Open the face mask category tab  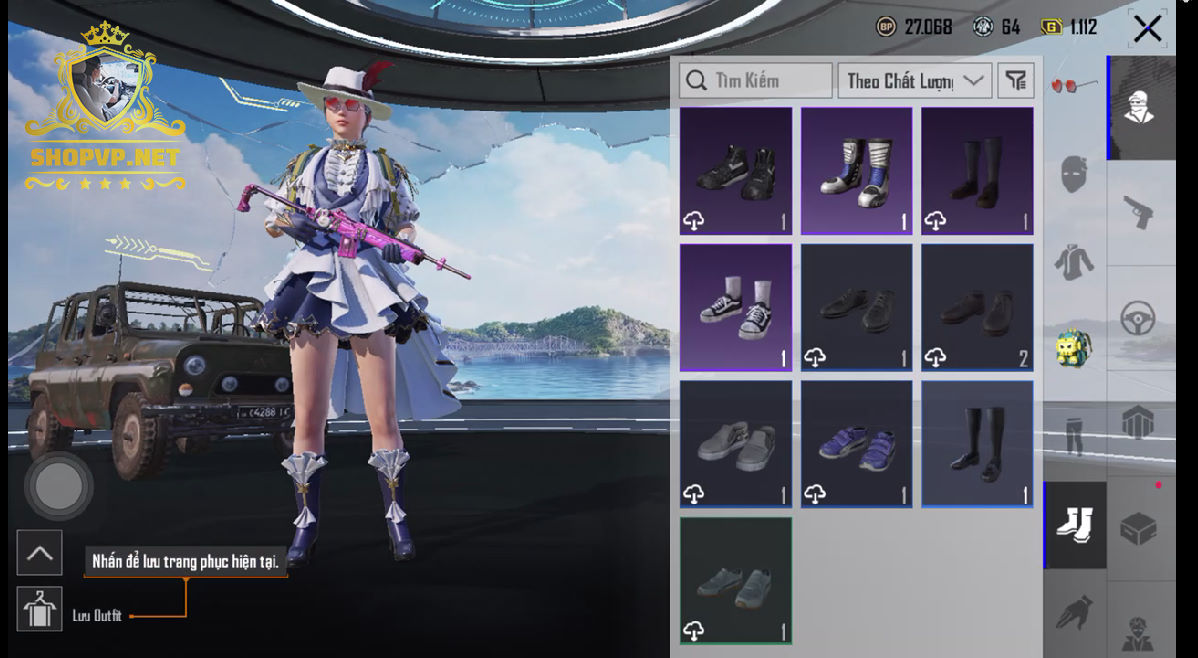tap(1074, 175)
